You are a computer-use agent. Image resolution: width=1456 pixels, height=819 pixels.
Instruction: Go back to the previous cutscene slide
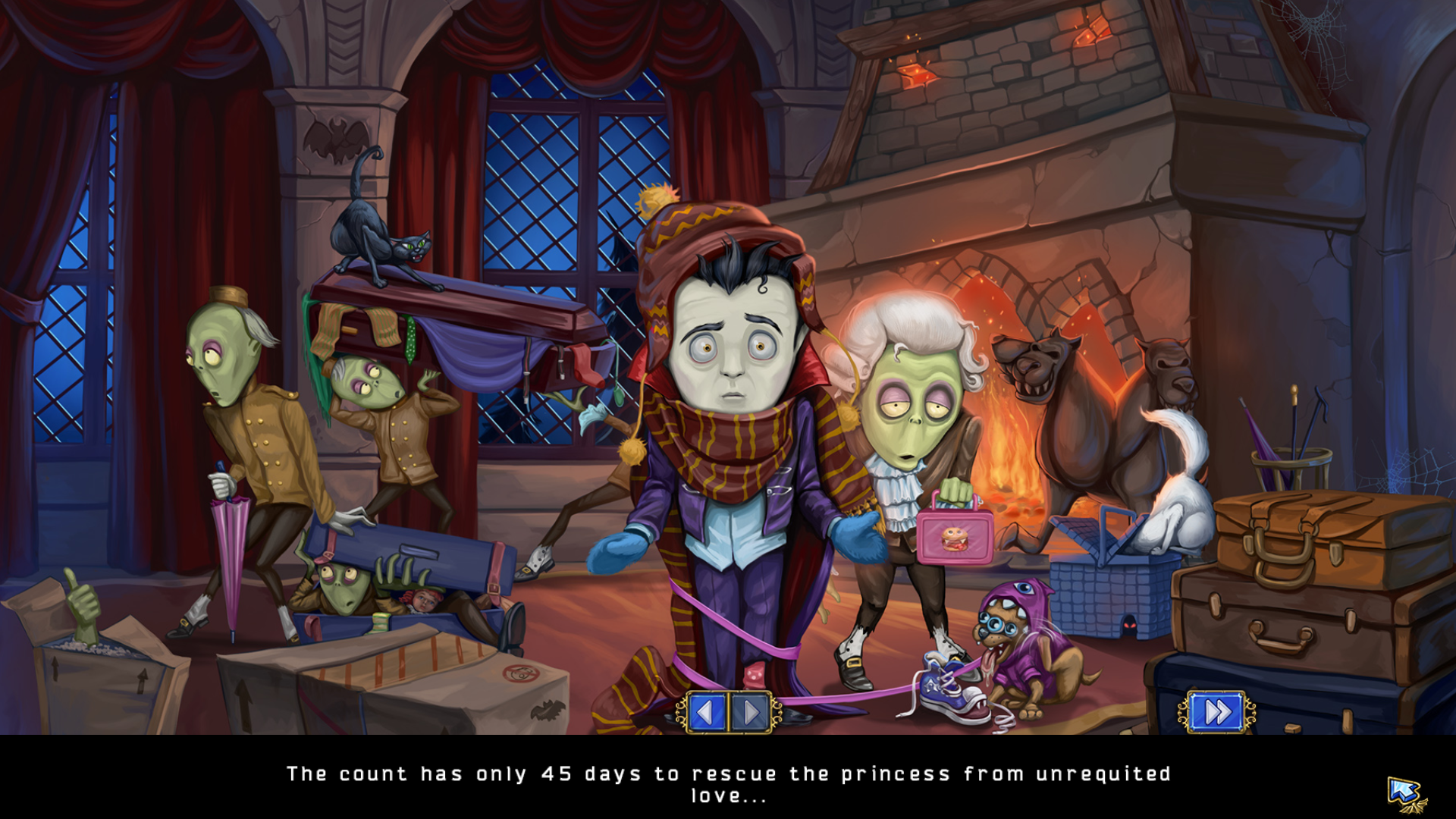[706, 713]
